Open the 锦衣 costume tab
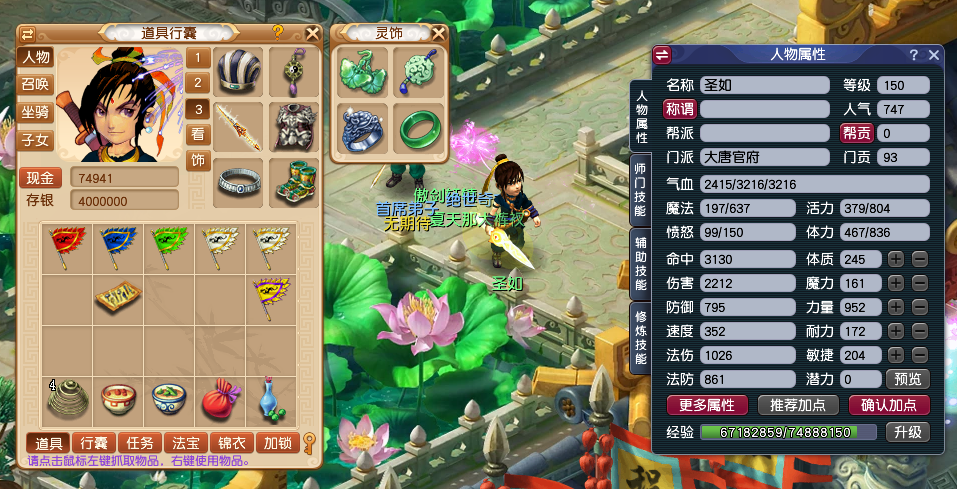 [231, 442]
